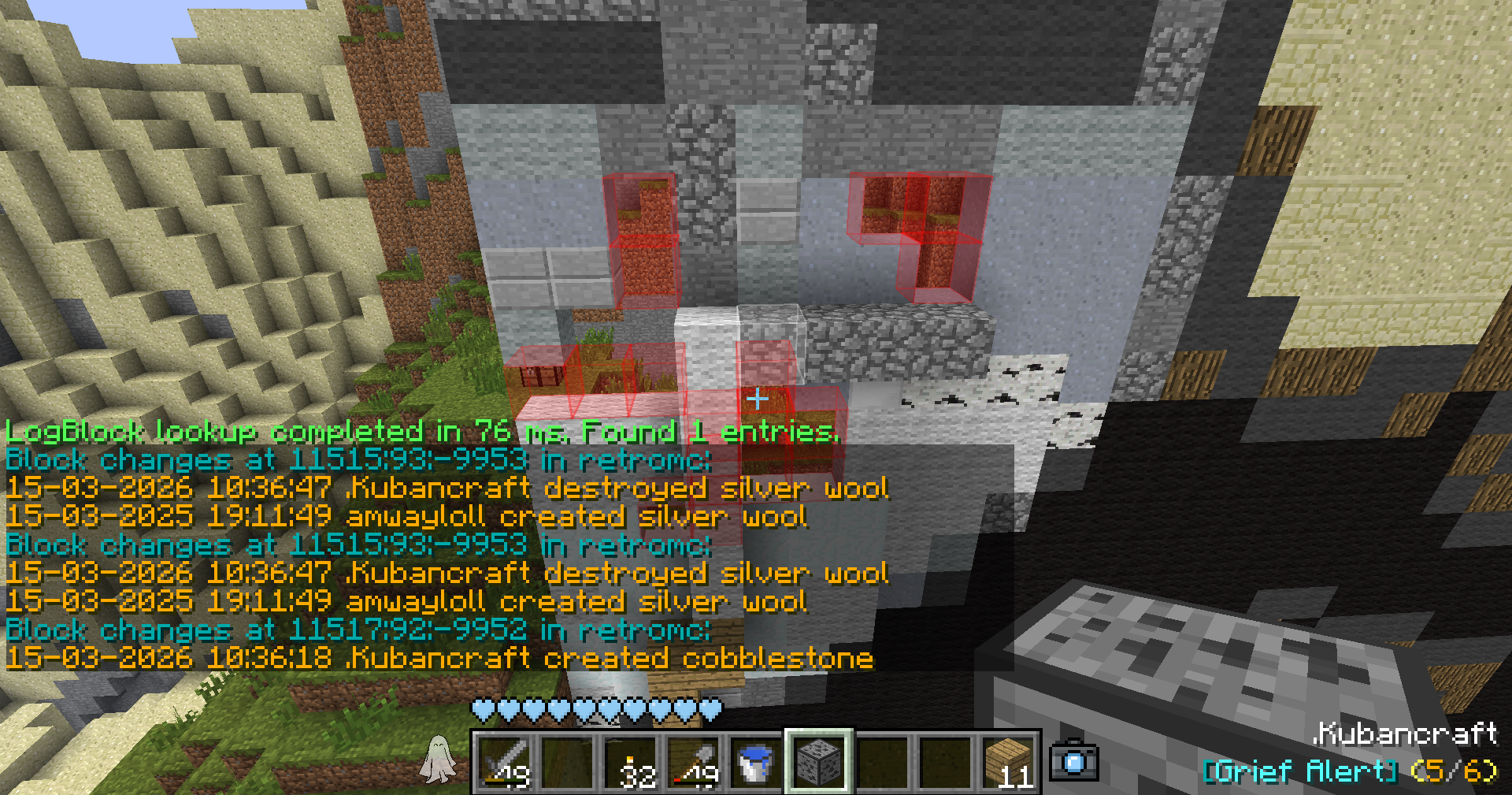Screen dimensions: 1512x795
Task: Click the Grief Alert indicator
Action: click(1349, 771)
